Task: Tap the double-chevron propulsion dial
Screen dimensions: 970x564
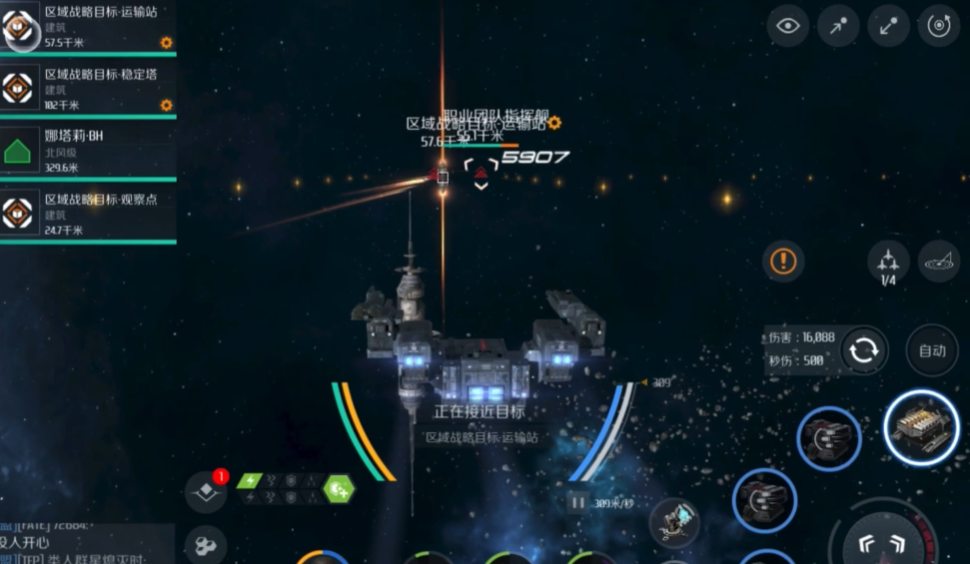Action: point(882,542)
